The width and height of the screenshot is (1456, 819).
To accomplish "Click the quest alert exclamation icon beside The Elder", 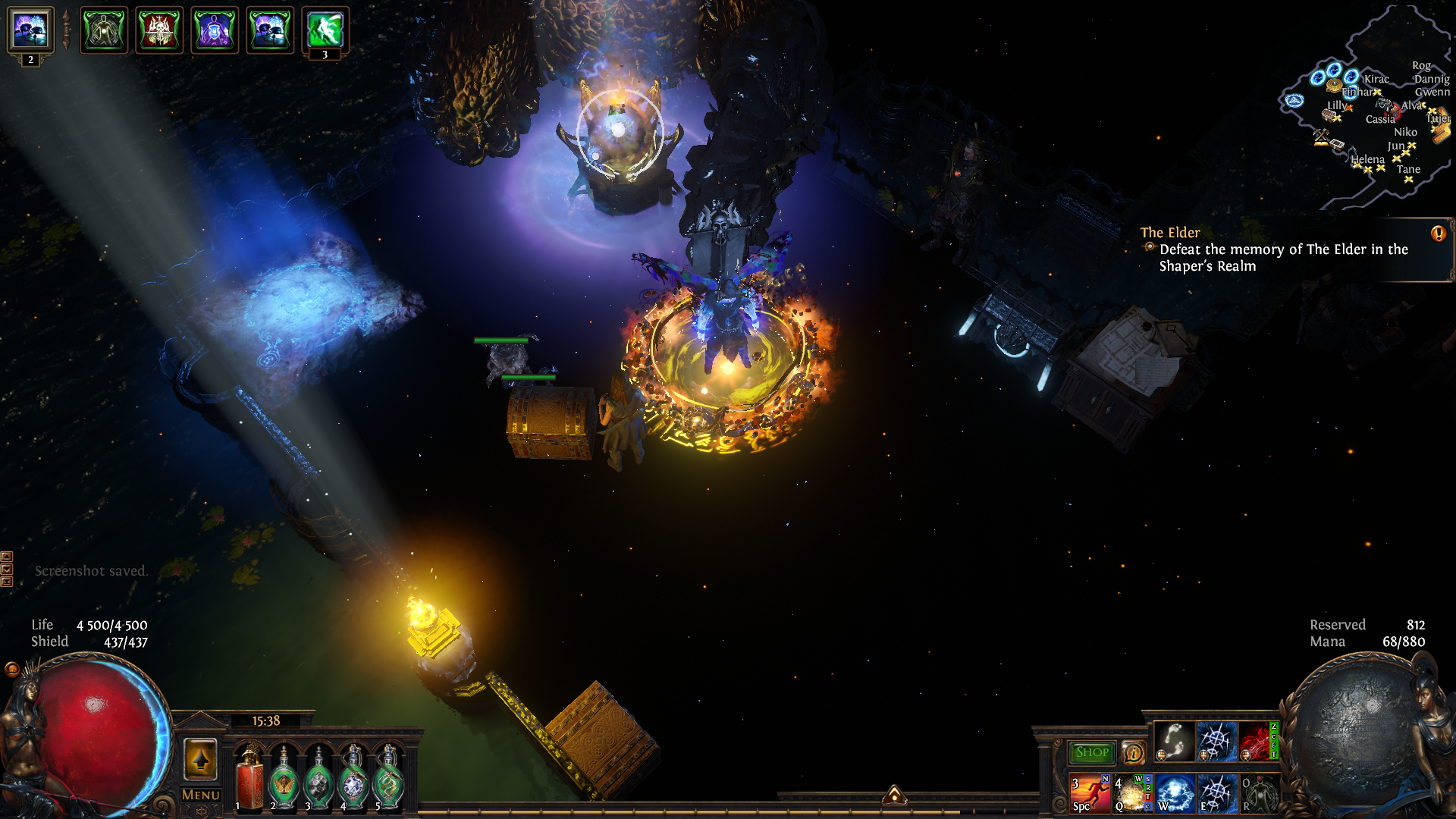I will pos(1438,234).
